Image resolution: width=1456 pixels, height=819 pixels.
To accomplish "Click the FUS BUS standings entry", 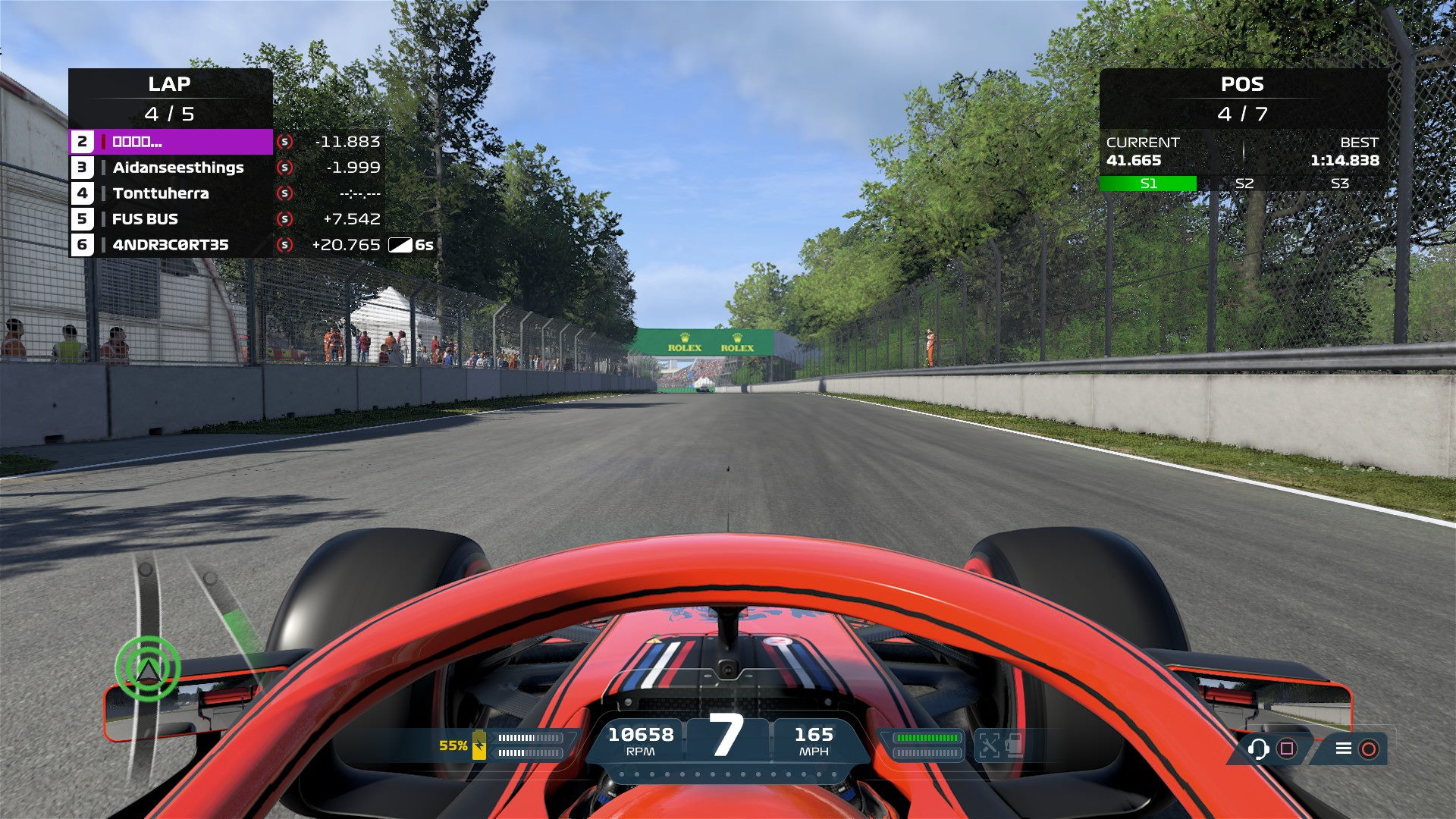I will click(145, 219).
